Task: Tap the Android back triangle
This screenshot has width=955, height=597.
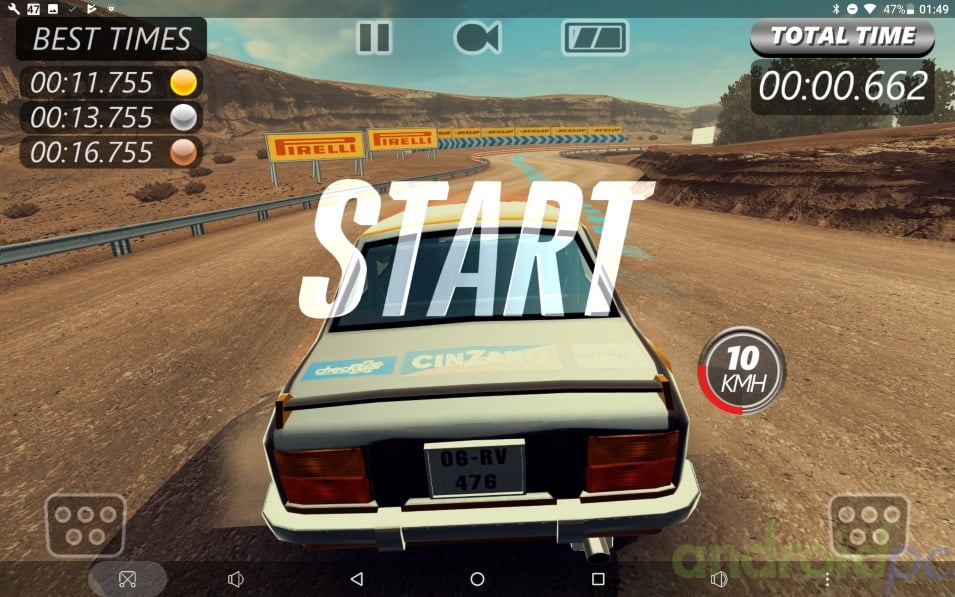Action: click(356, 579)
